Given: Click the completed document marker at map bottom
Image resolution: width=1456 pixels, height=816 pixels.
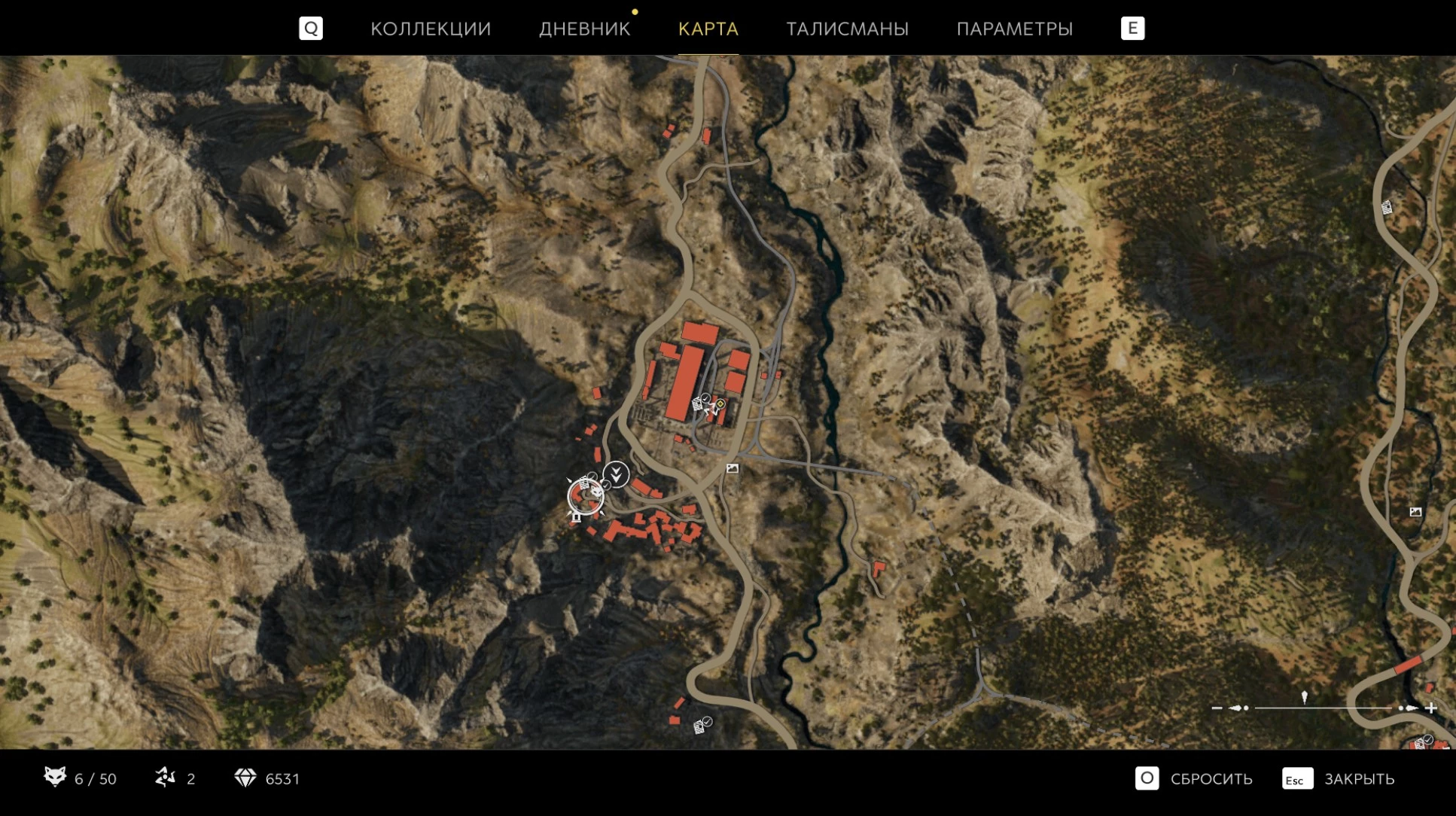Looking at the screenshot, I should 701,726.
